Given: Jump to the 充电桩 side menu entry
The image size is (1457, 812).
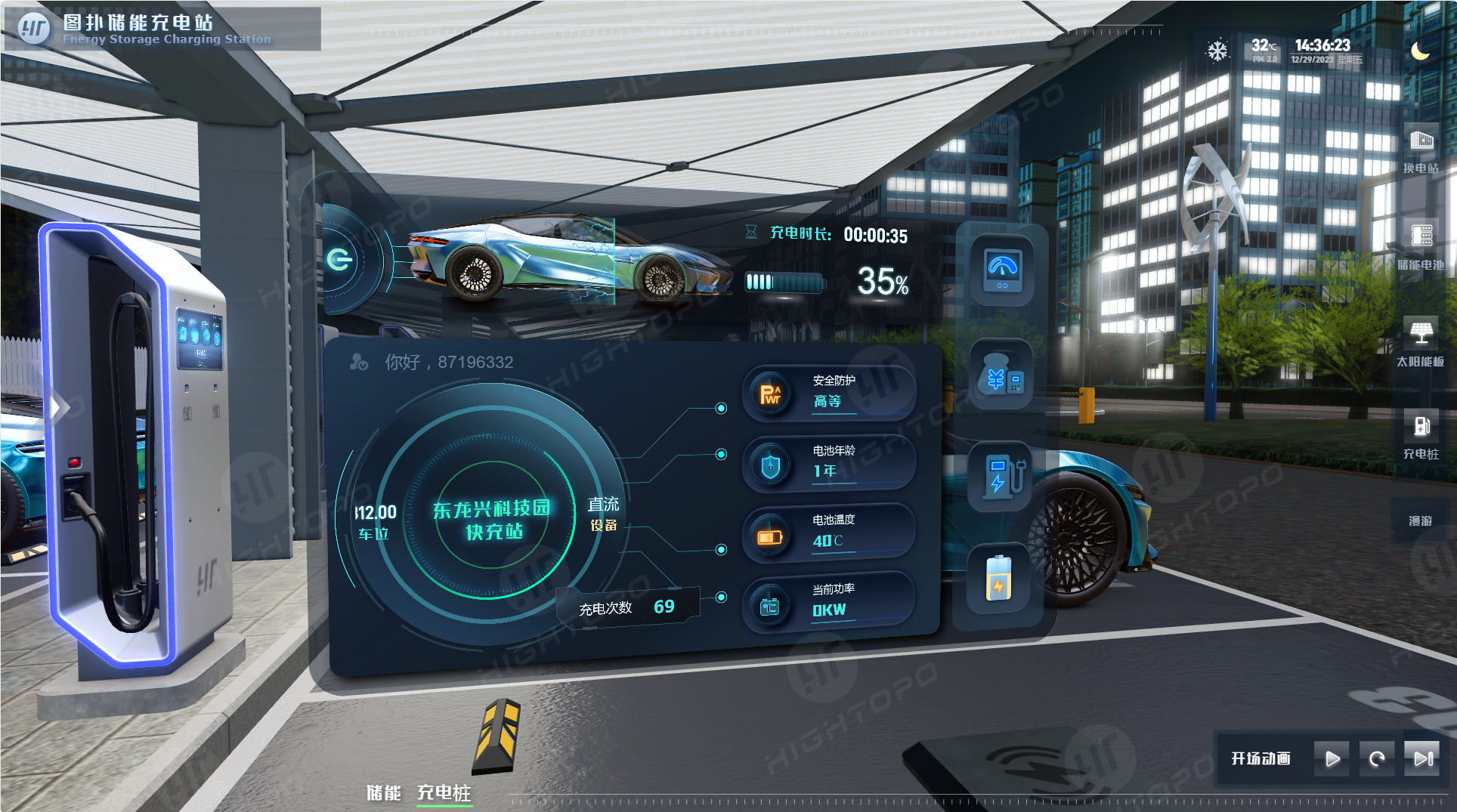Looking at the screenshot, I should (1421, 436).
